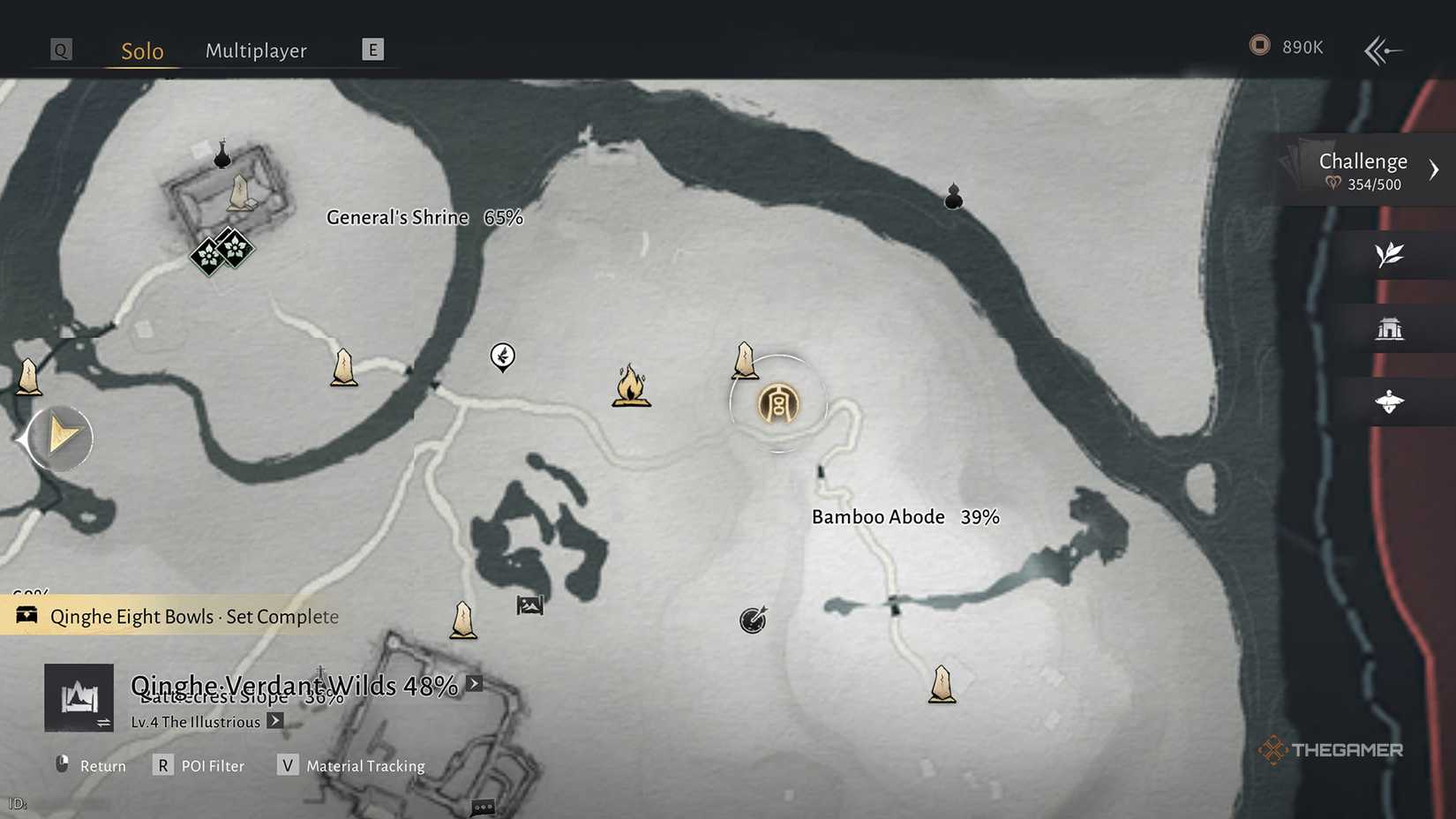Viewport: 1456px width, 819px height.
Task: Expand the Challenge panel
Action: click(1437, 168)
